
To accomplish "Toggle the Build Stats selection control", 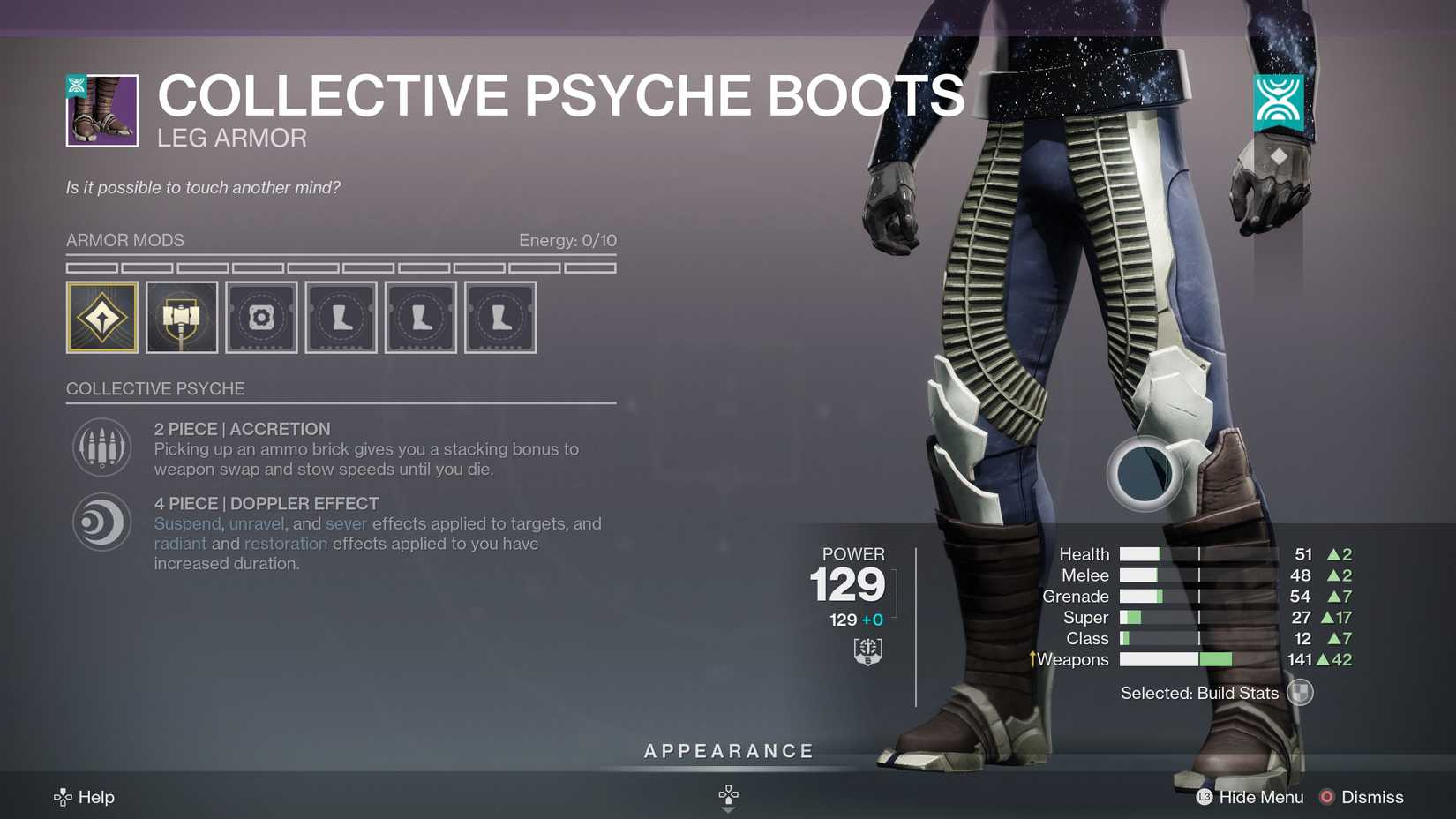I will 1300,694.
